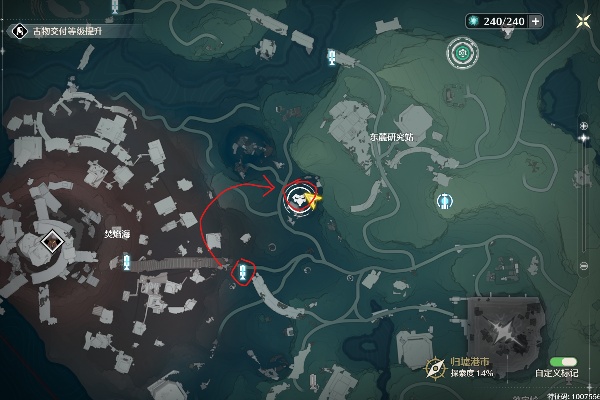Click the boss marker inside the white ring
This screenshot has width=600, height=400.
[x=300, y=198]
